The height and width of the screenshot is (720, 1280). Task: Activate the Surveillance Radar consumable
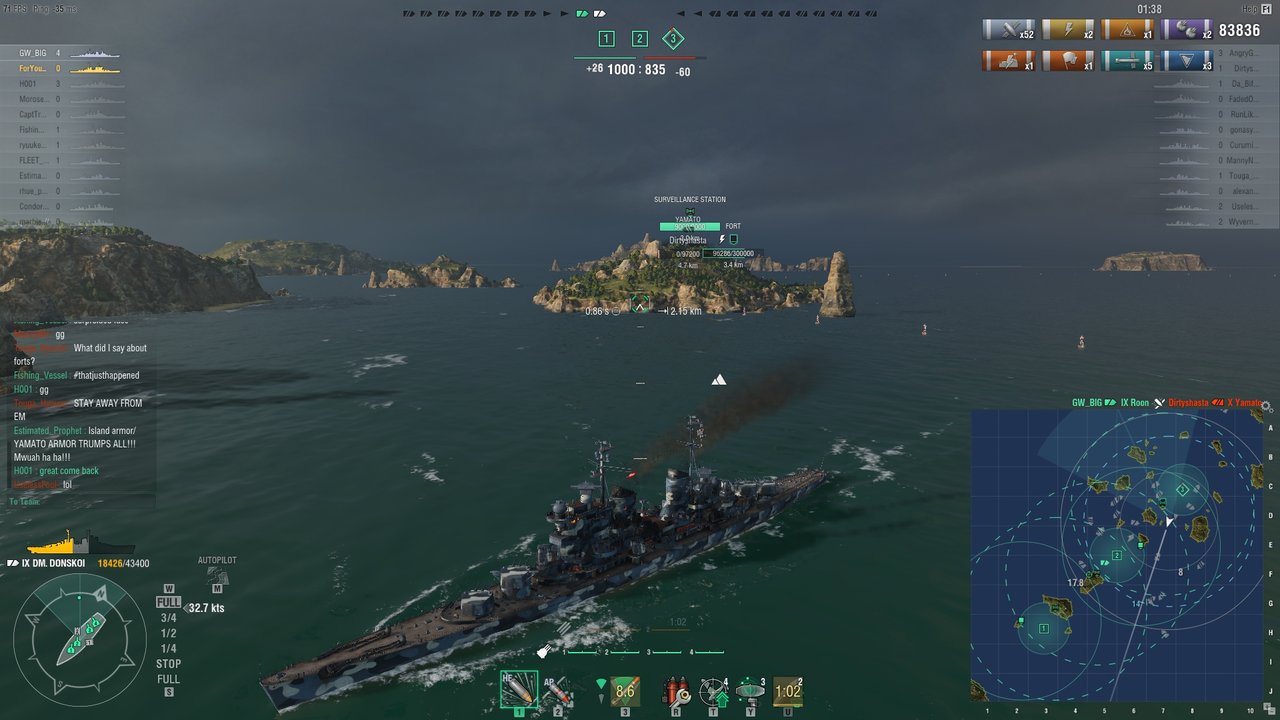750,689
